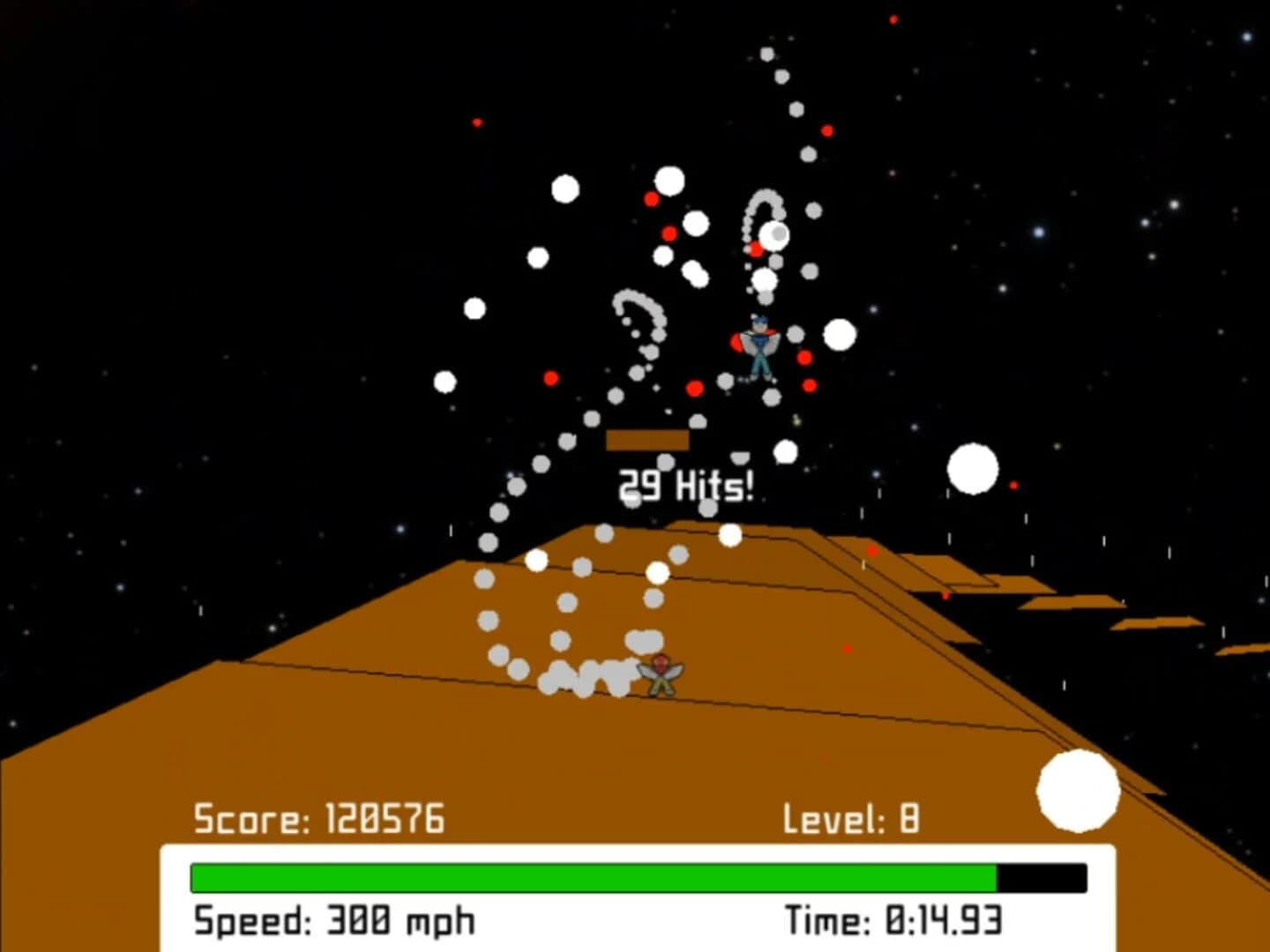This screenshot has width=1270, height=952.
Task: Click the Score: 120576 label
Action: coord(319,818)
